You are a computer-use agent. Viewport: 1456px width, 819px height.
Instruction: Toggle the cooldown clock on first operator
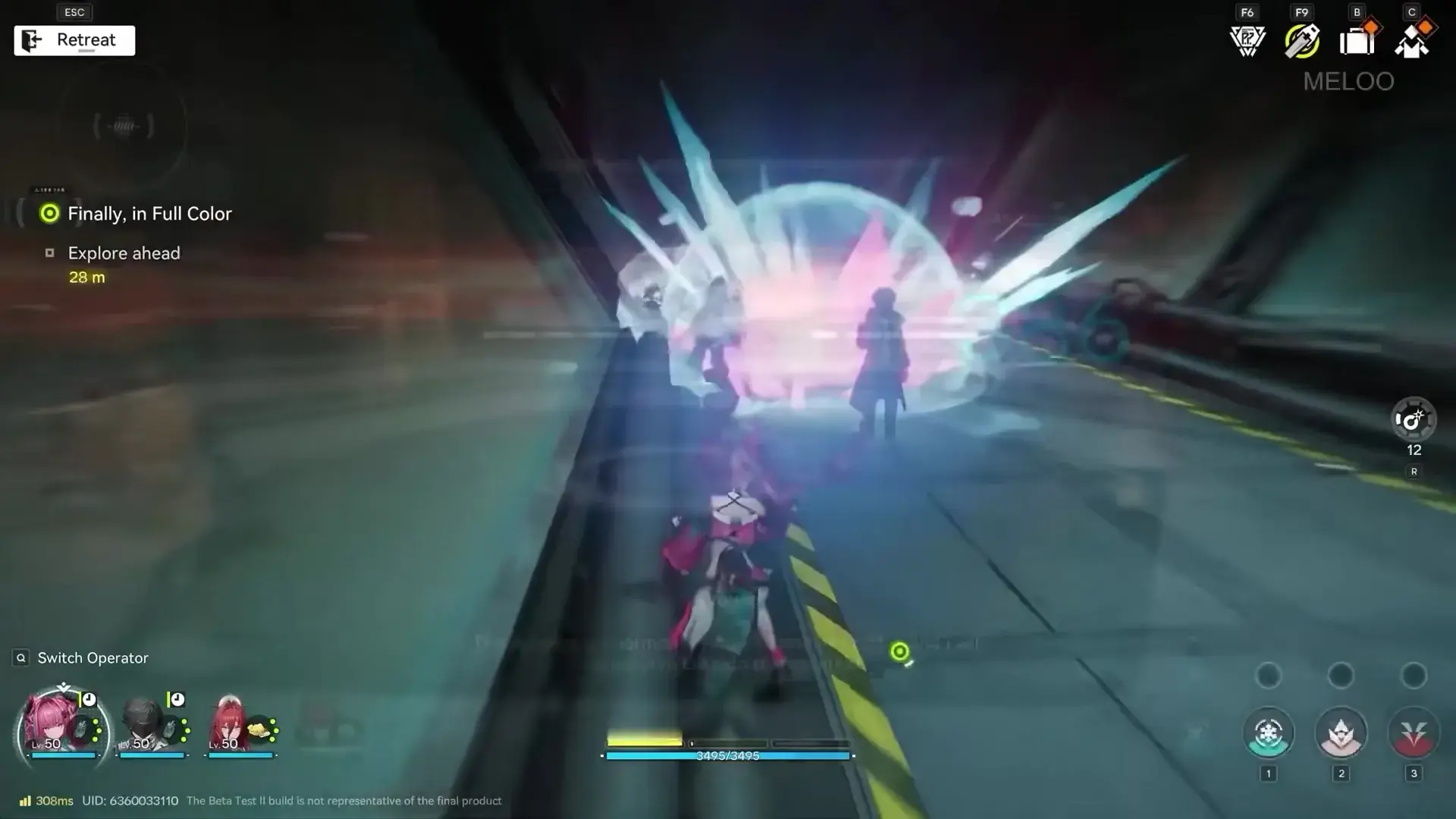[89, 701]
